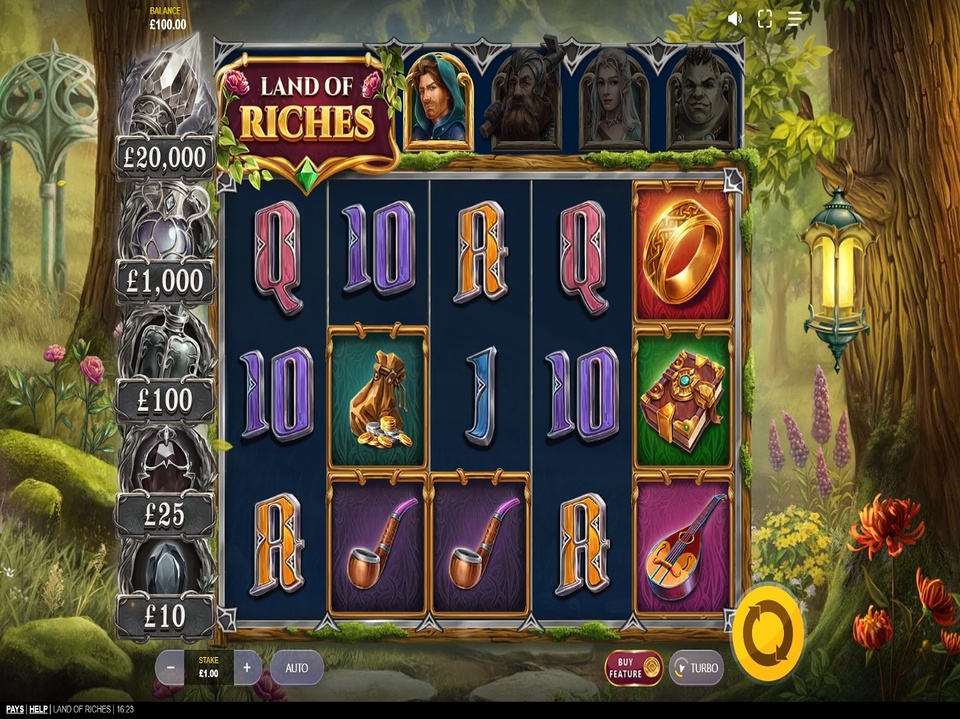Open the Pays table link
This screenshot has width=960, height=719.
pyautogui.click(x=12, y=710)
